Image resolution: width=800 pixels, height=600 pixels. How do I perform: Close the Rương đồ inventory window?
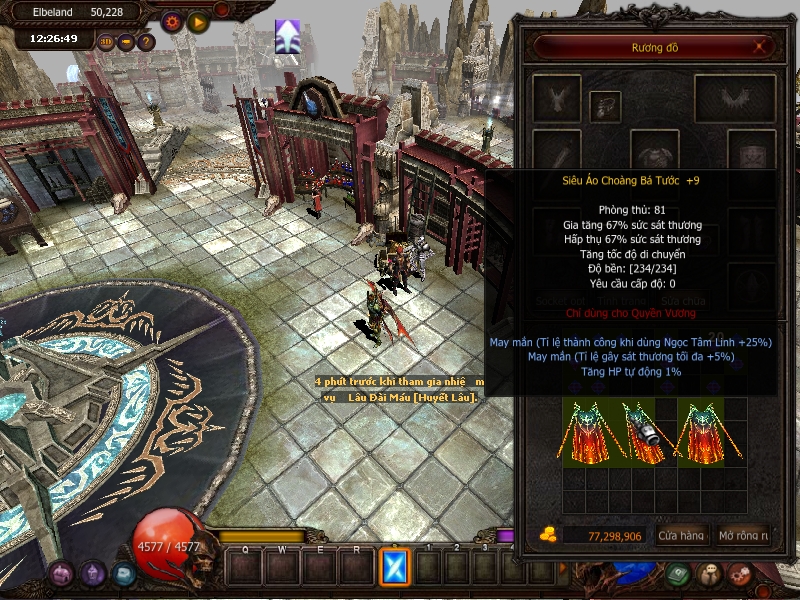pos(760,46)
